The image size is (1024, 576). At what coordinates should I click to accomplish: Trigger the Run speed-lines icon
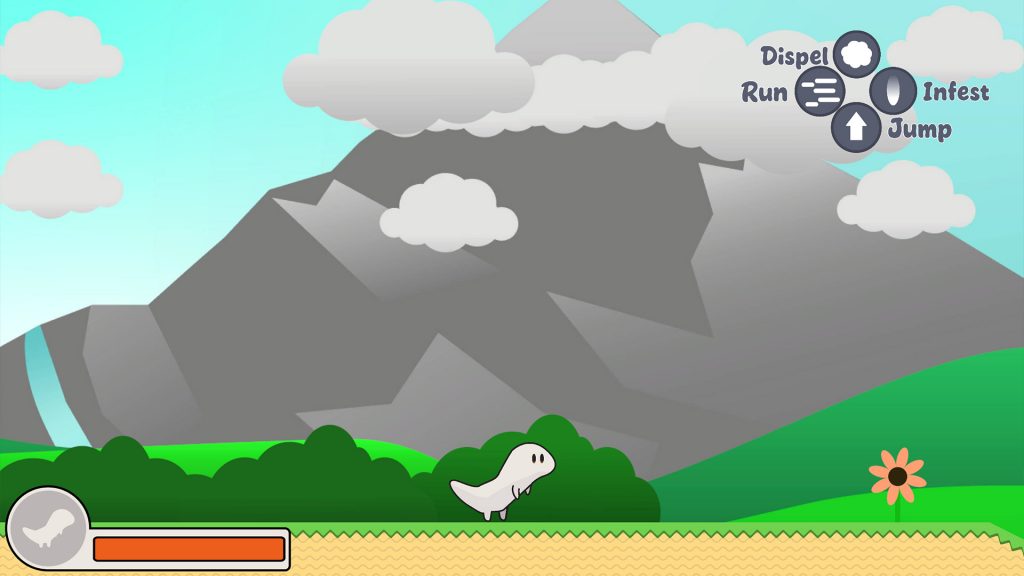coord(820,92)
